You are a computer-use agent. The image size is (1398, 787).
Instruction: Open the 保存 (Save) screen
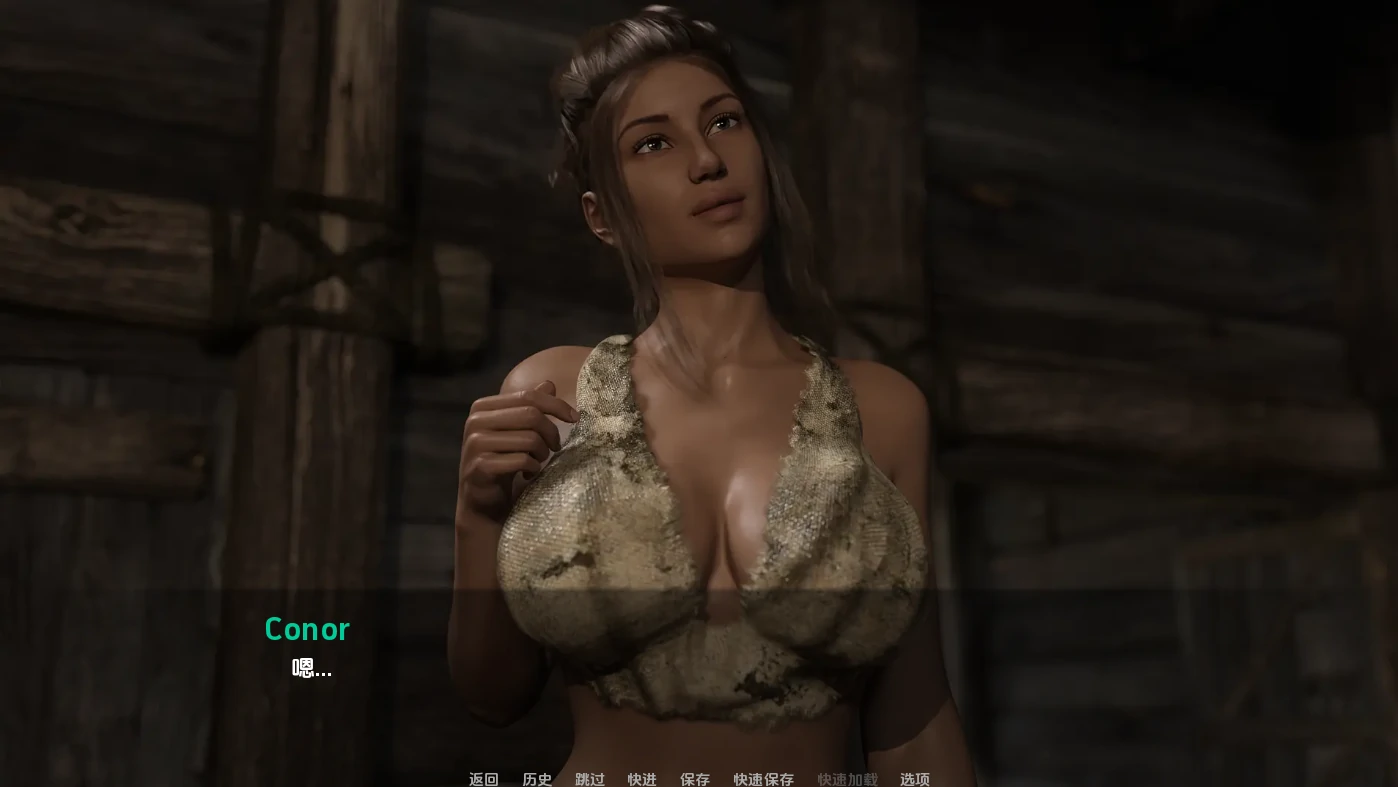[x=695, y=779]
